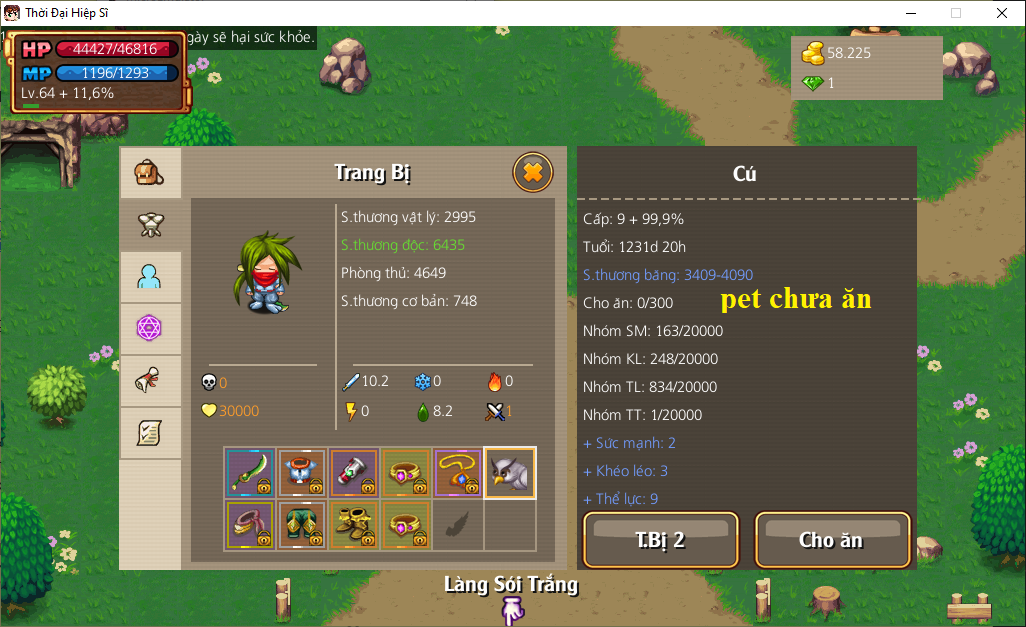Switch to T.Bị 2 equipment set
Image resolution: width=1026 pixels, height=627 pixels.
[x=660, y=540]
